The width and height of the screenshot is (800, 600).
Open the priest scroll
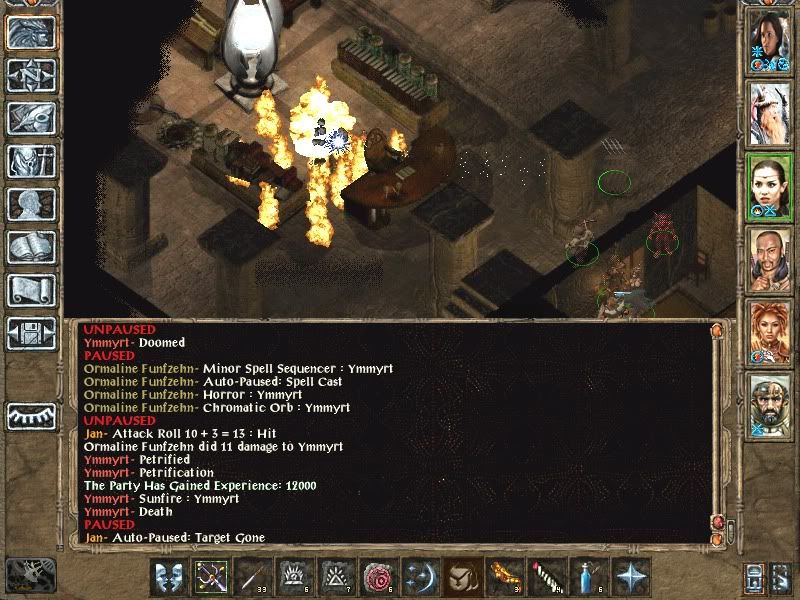[31, 290]
